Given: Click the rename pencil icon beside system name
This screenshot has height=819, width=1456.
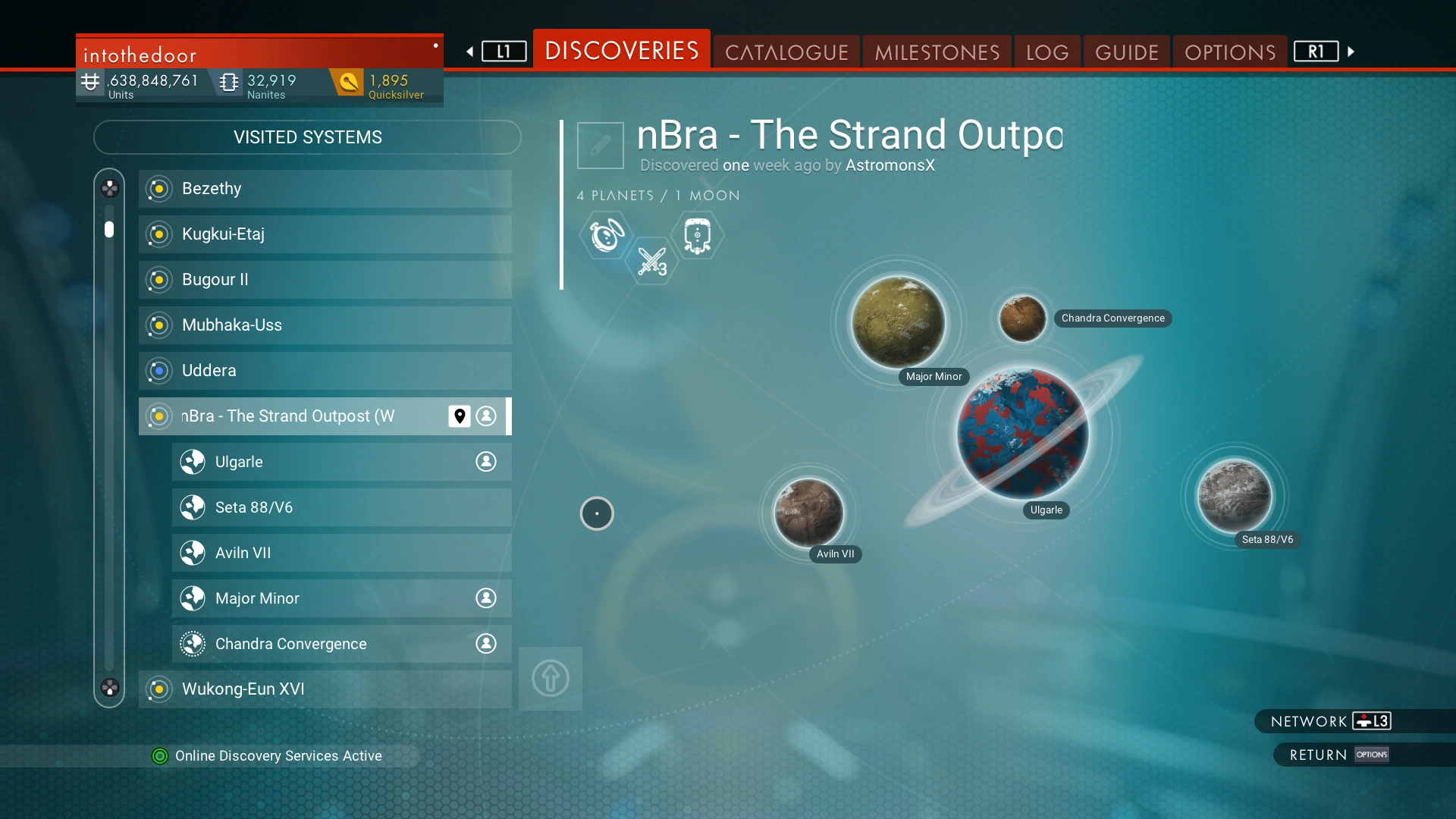Looking at the screenshot, I should click(600, 145).
